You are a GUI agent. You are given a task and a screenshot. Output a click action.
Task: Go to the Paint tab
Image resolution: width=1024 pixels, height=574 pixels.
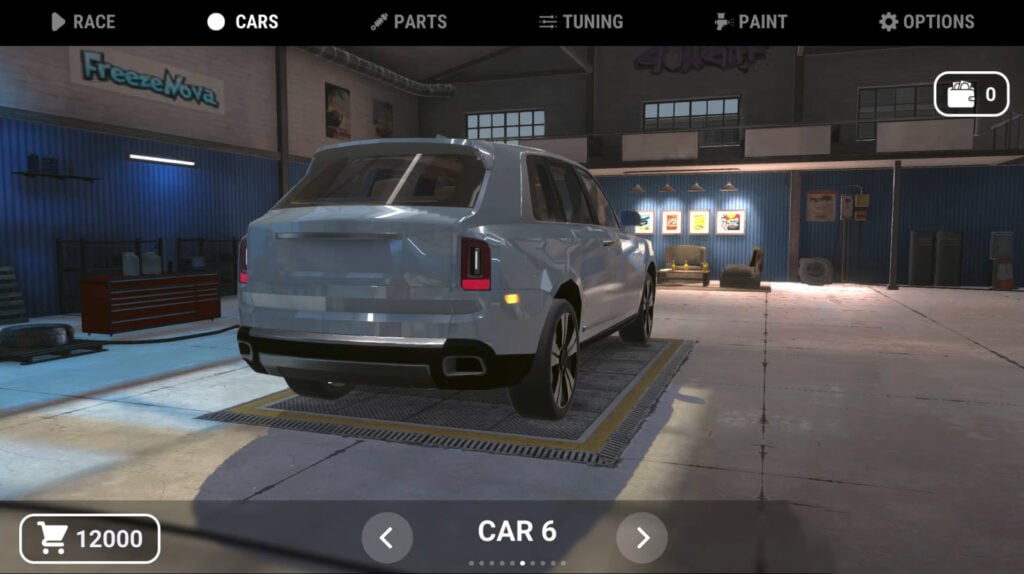[750, 22]
